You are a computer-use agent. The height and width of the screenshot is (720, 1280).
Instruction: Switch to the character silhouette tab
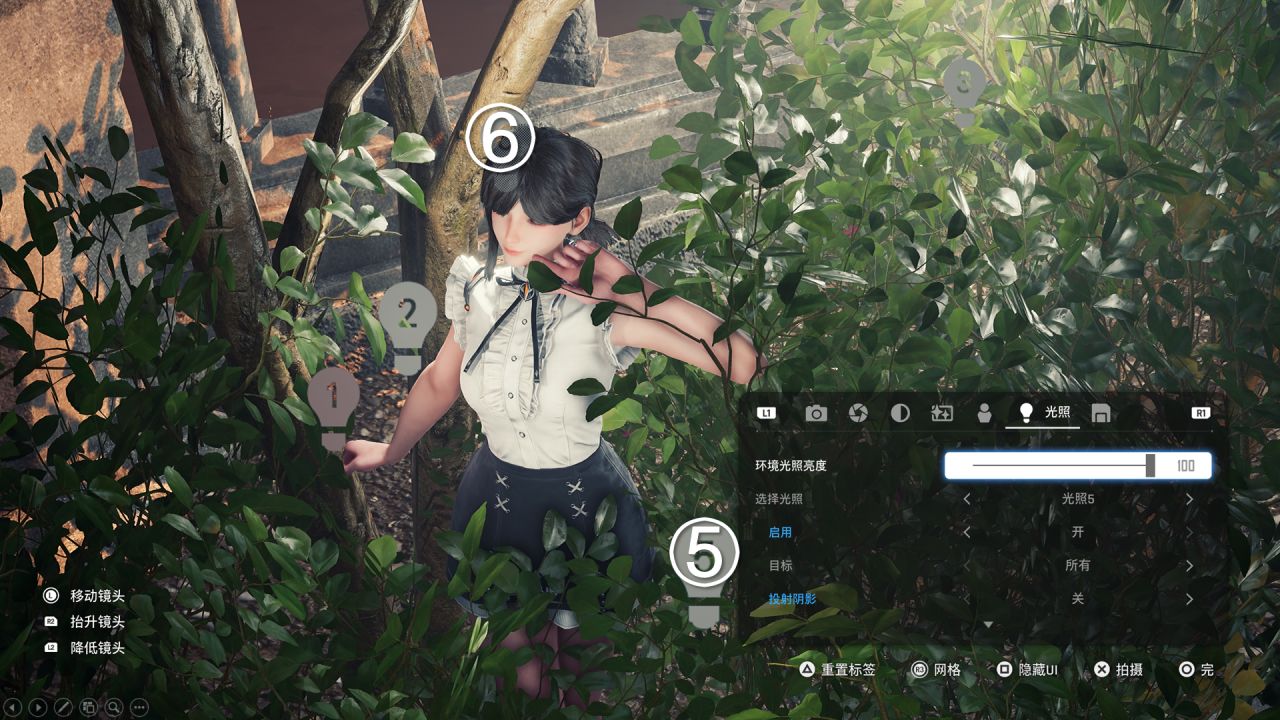click(x=984, y=413)
